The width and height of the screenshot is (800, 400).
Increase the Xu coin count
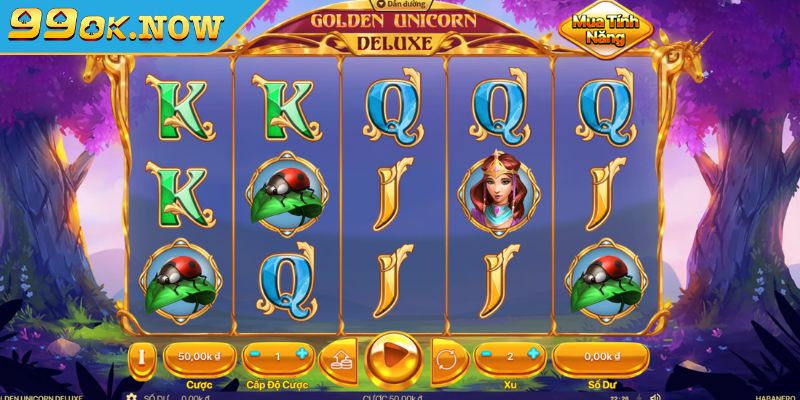pyautogui.click(x=532, y=355)
